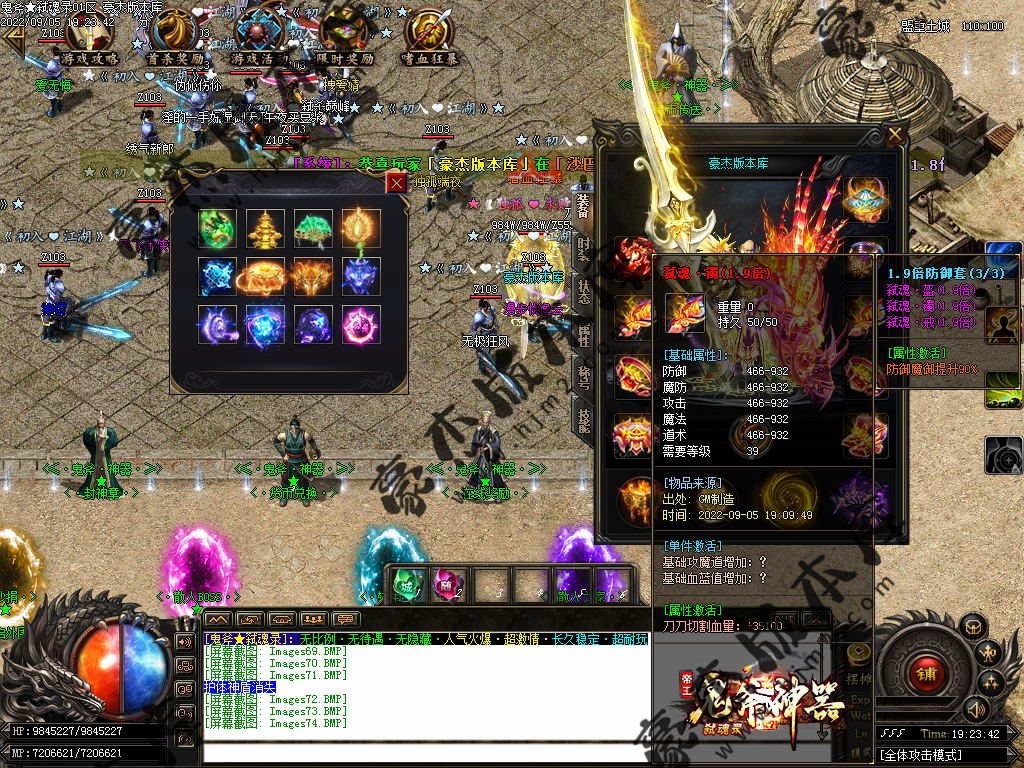1024x768 pixels.
Task: Switch to the 技能 skills tab
Action: coord(584,419)
